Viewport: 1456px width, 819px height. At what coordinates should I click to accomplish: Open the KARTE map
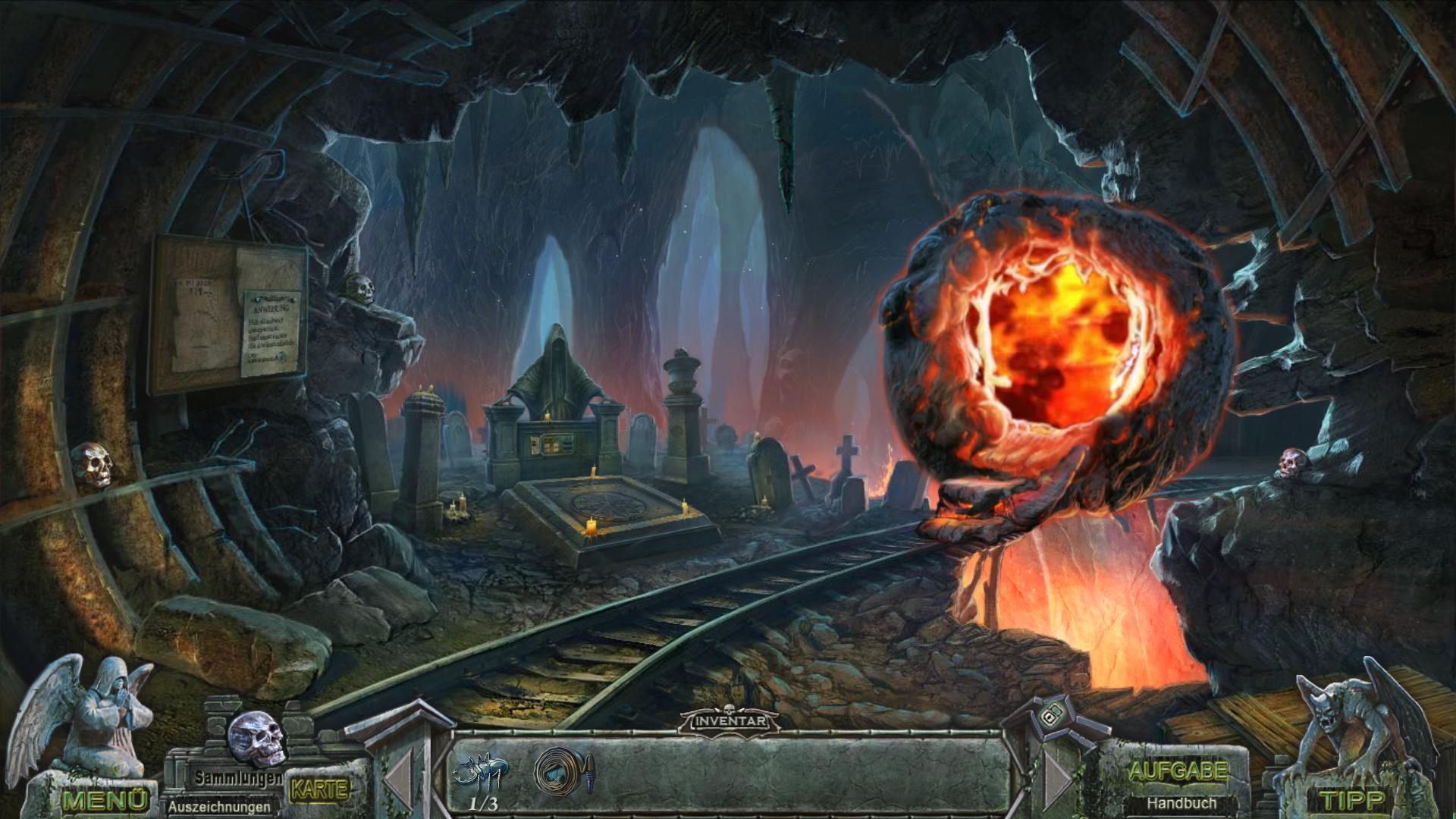coord(319,789)
